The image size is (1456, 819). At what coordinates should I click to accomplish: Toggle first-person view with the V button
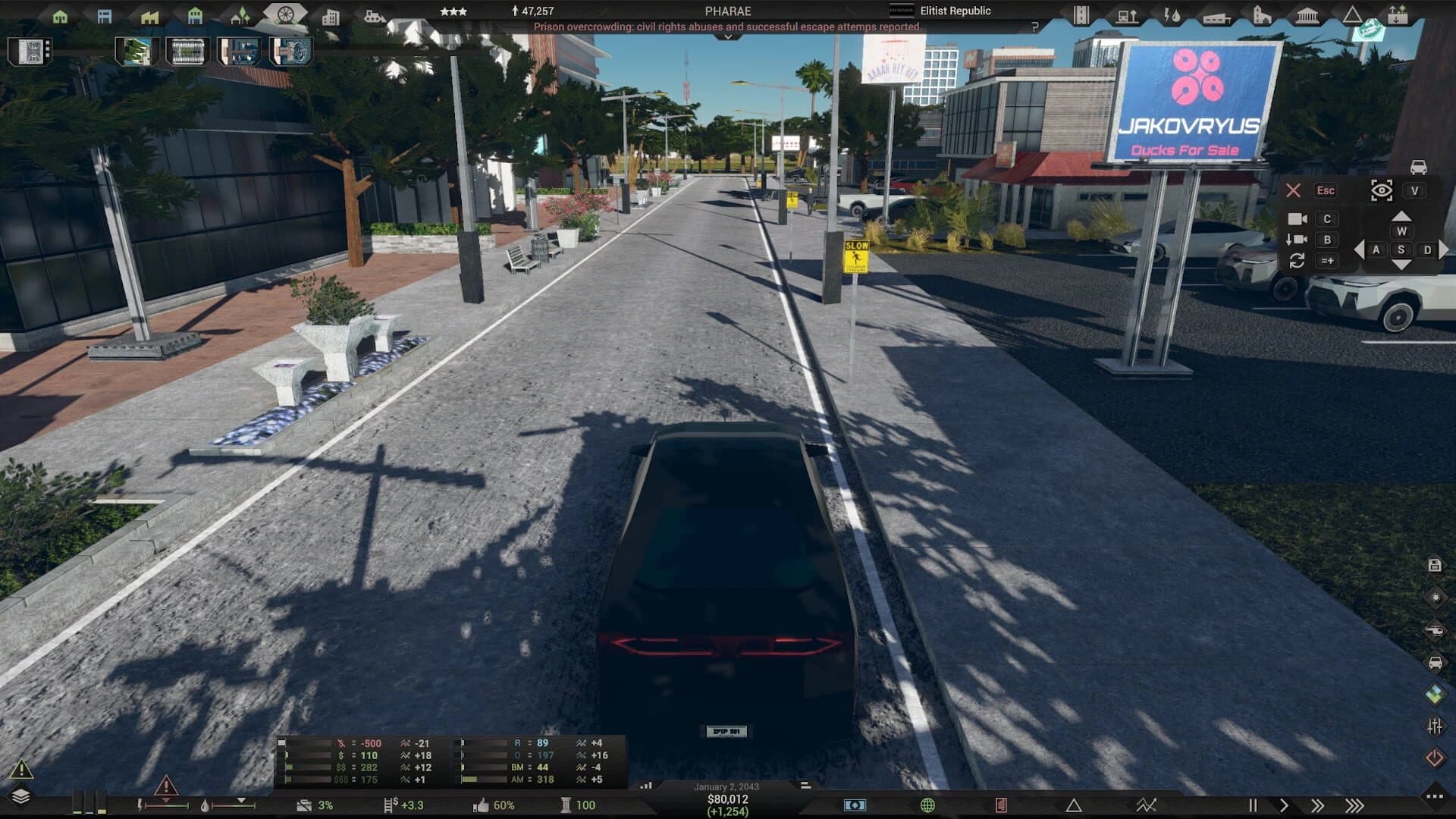1415,190
